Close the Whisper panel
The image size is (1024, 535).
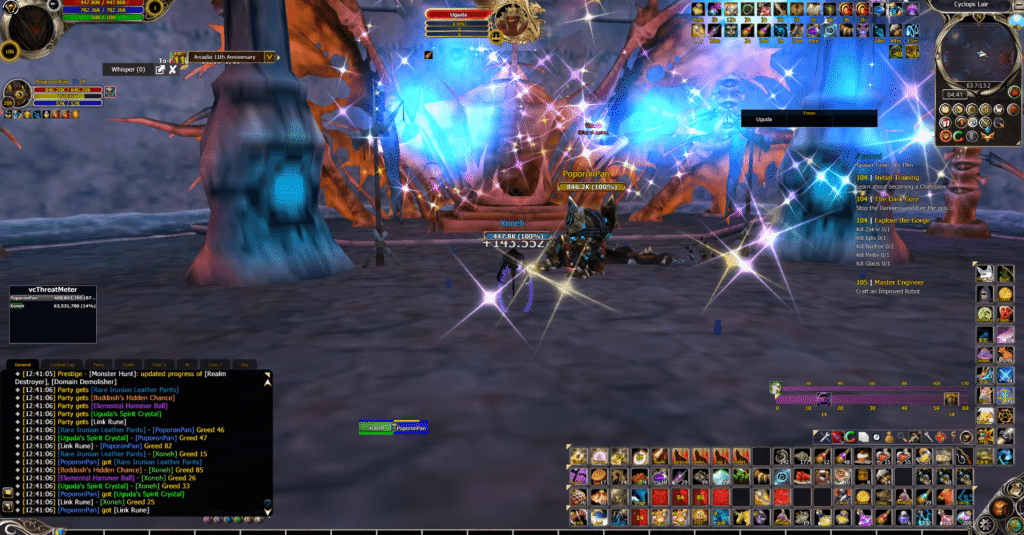[172, 69]
